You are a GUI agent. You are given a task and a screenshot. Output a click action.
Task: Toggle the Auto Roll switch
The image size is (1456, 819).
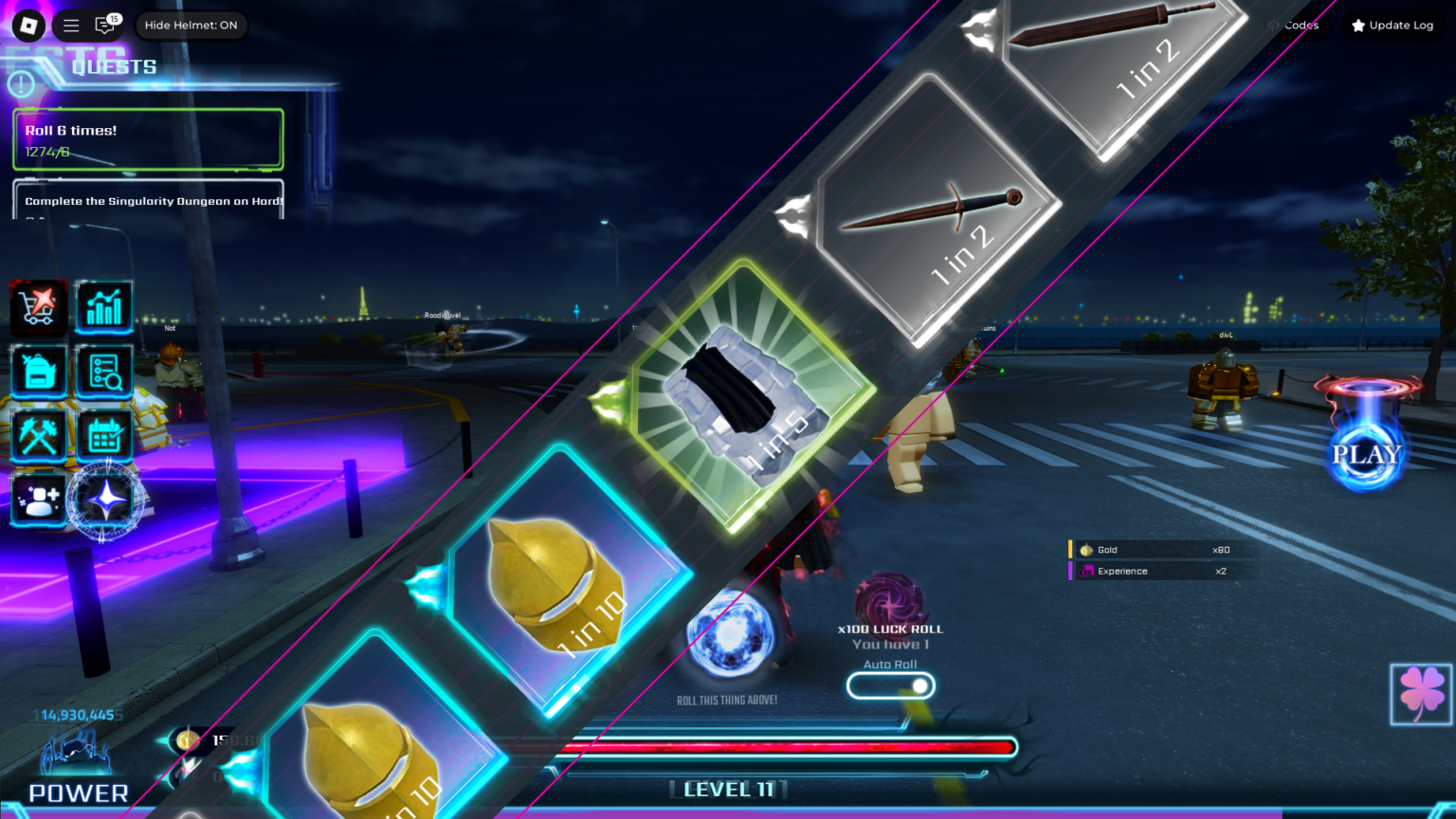[890, 685]
